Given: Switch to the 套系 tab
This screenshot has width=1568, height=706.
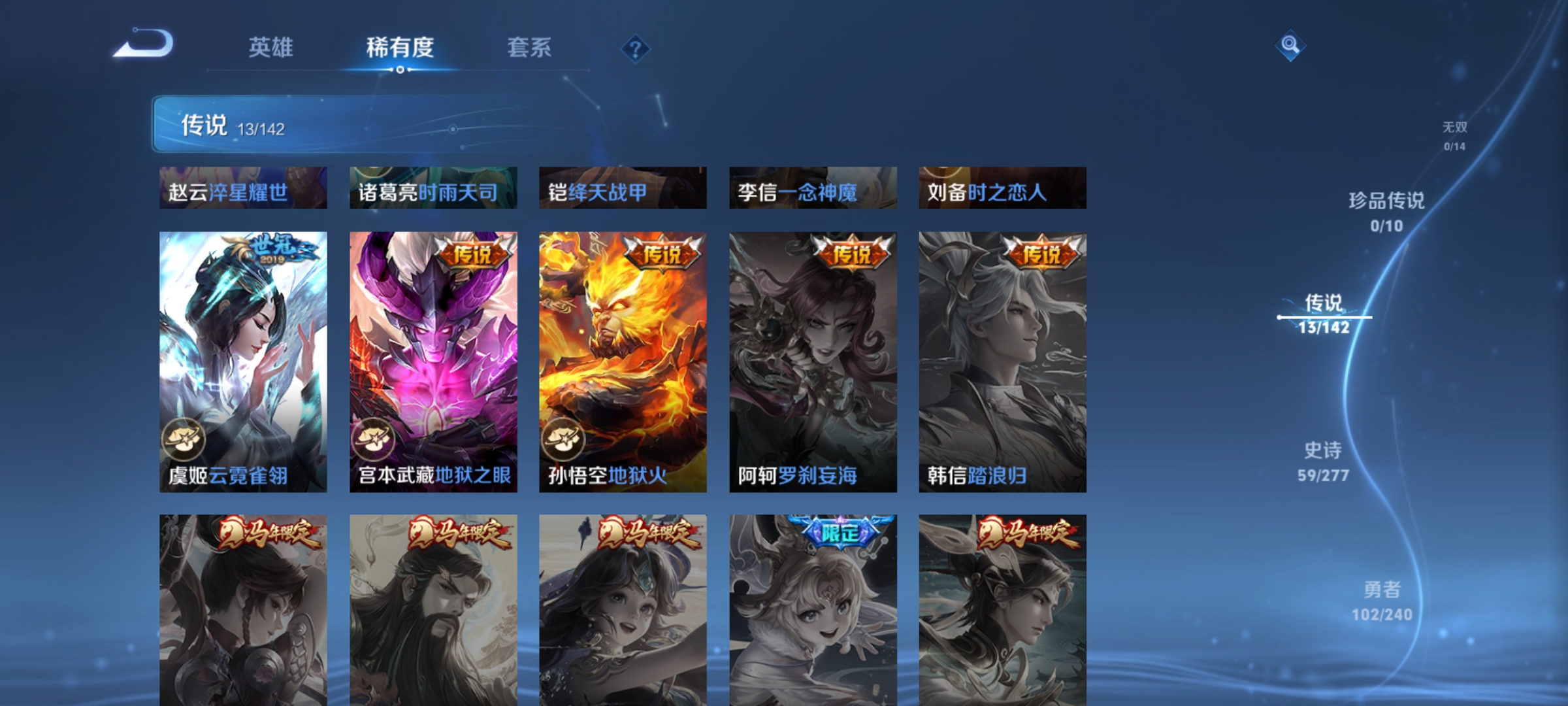Looking at the screenshot, I should click(529, 48).
